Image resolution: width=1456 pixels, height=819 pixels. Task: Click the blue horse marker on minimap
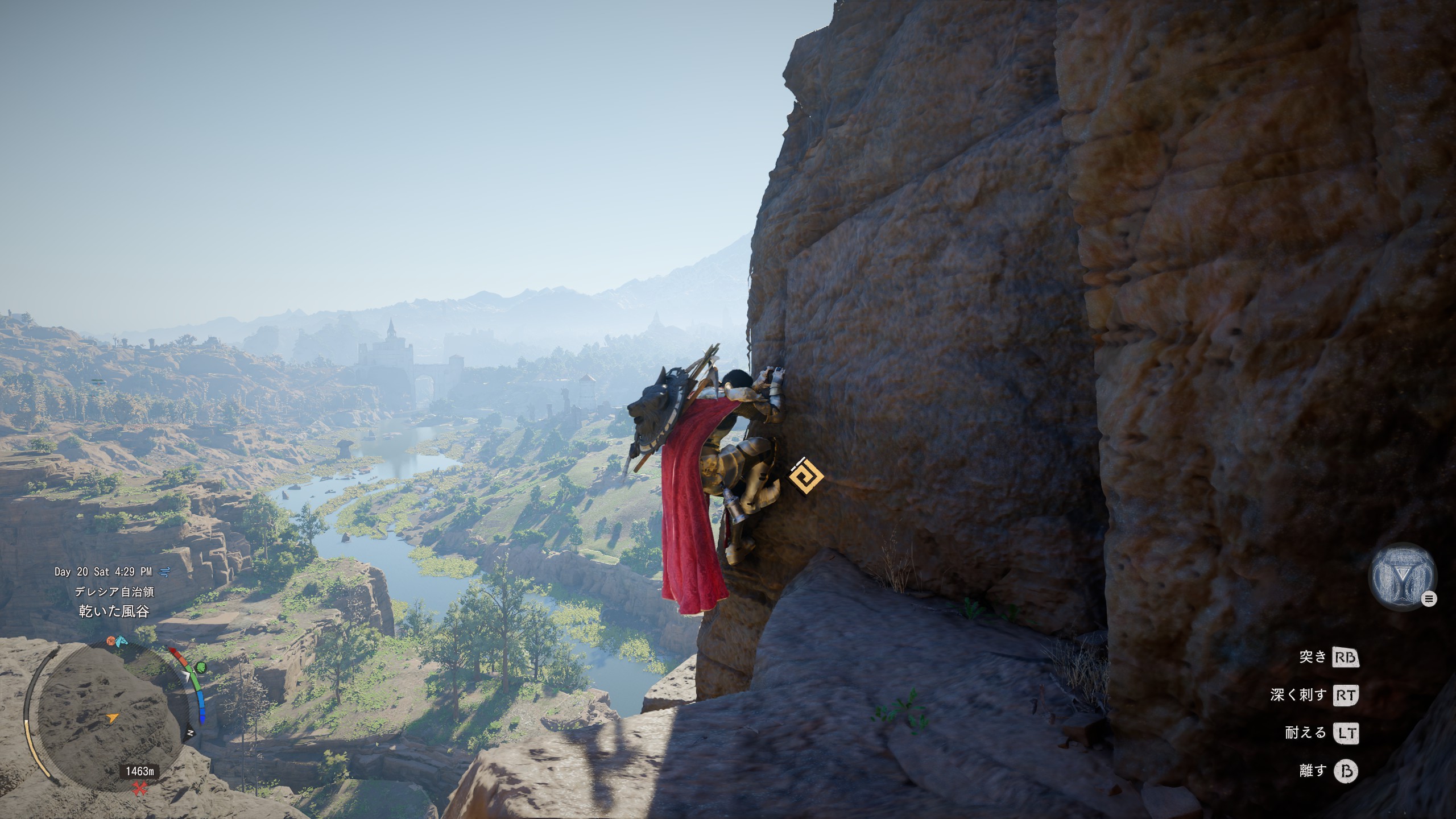coord(121,642)
